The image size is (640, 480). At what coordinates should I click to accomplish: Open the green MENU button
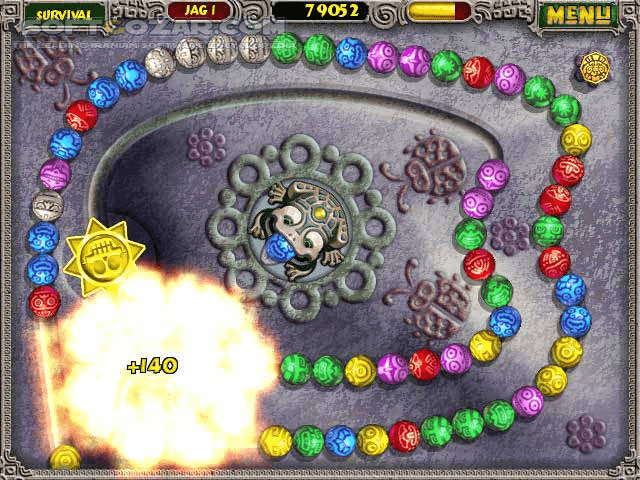point(577,15)
